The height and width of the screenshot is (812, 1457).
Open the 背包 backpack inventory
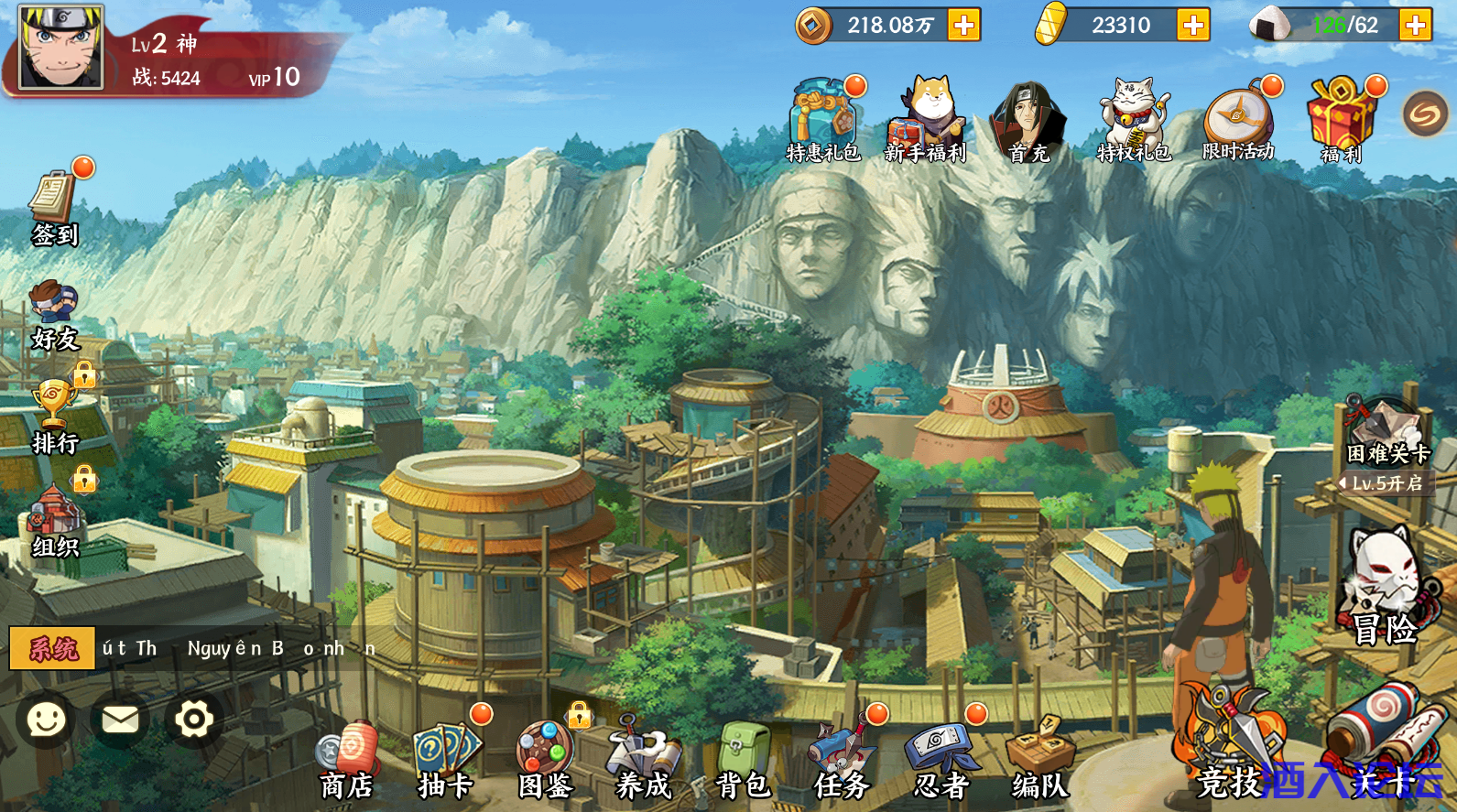tap(743, 762)
